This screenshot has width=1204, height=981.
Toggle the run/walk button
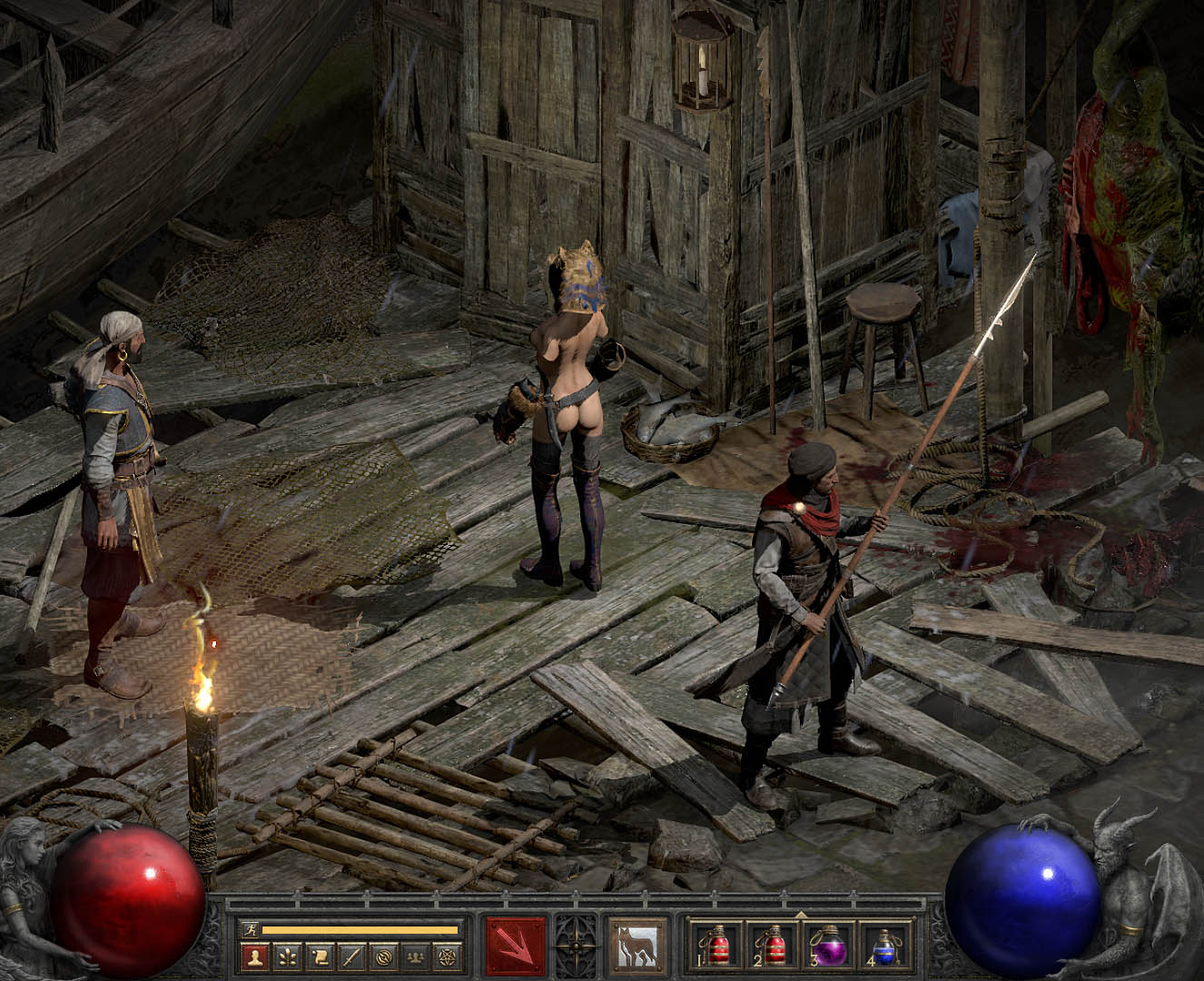coord(250,929)
